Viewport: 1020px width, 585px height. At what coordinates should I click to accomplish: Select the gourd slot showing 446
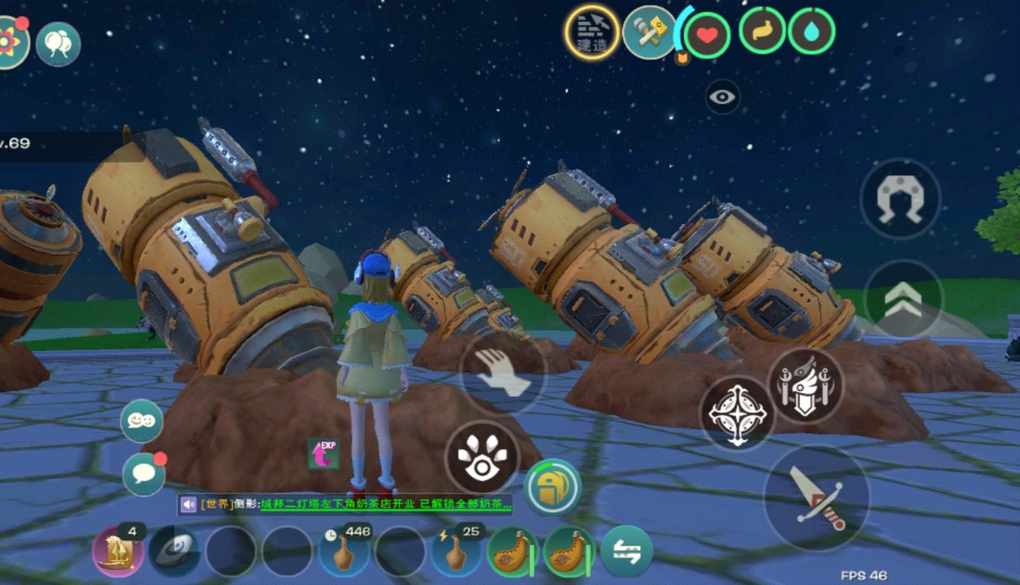click(x=343, y=551)
